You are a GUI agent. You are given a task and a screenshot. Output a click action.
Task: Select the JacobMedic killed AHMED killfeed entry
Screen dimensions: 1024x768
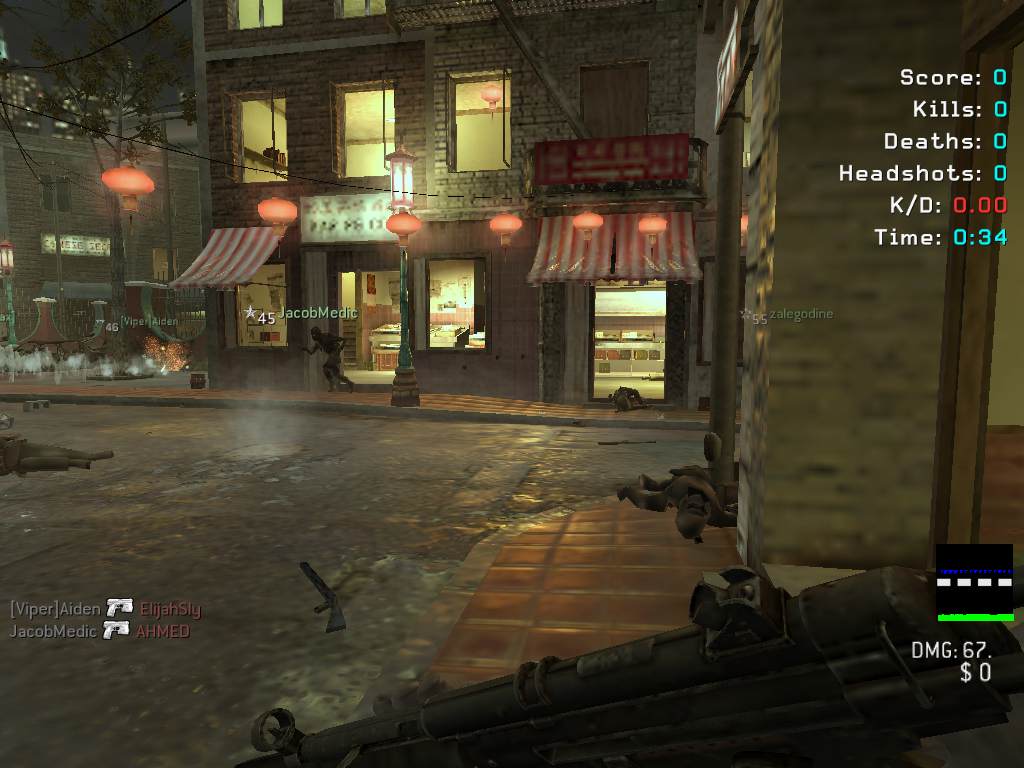99,631
